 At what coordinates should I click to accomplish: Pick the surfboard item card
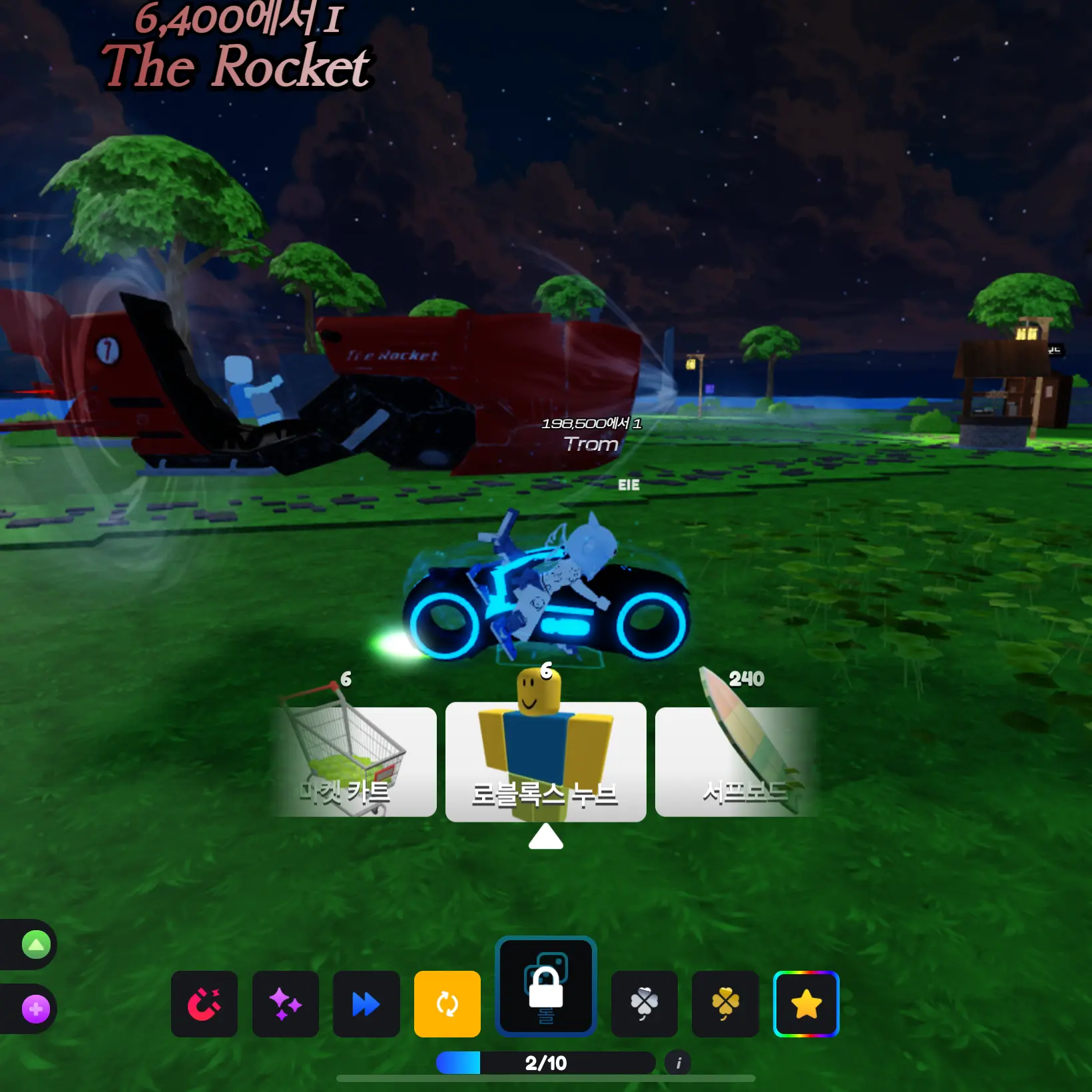[736, 761]
